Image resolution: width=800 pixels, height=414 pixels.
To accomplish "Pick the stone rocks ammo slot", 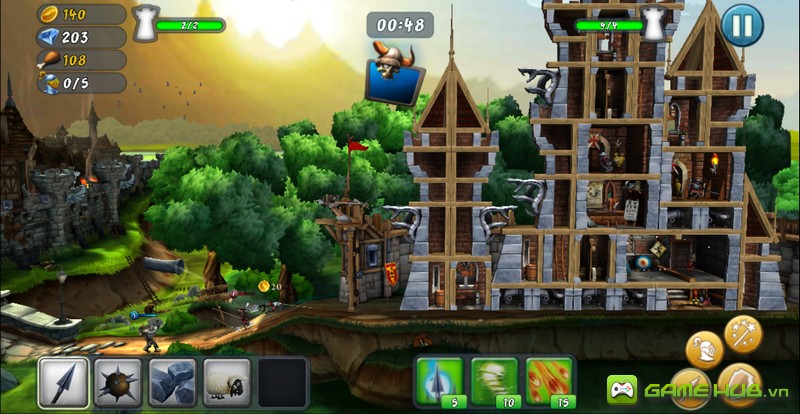I will (172, 383).
